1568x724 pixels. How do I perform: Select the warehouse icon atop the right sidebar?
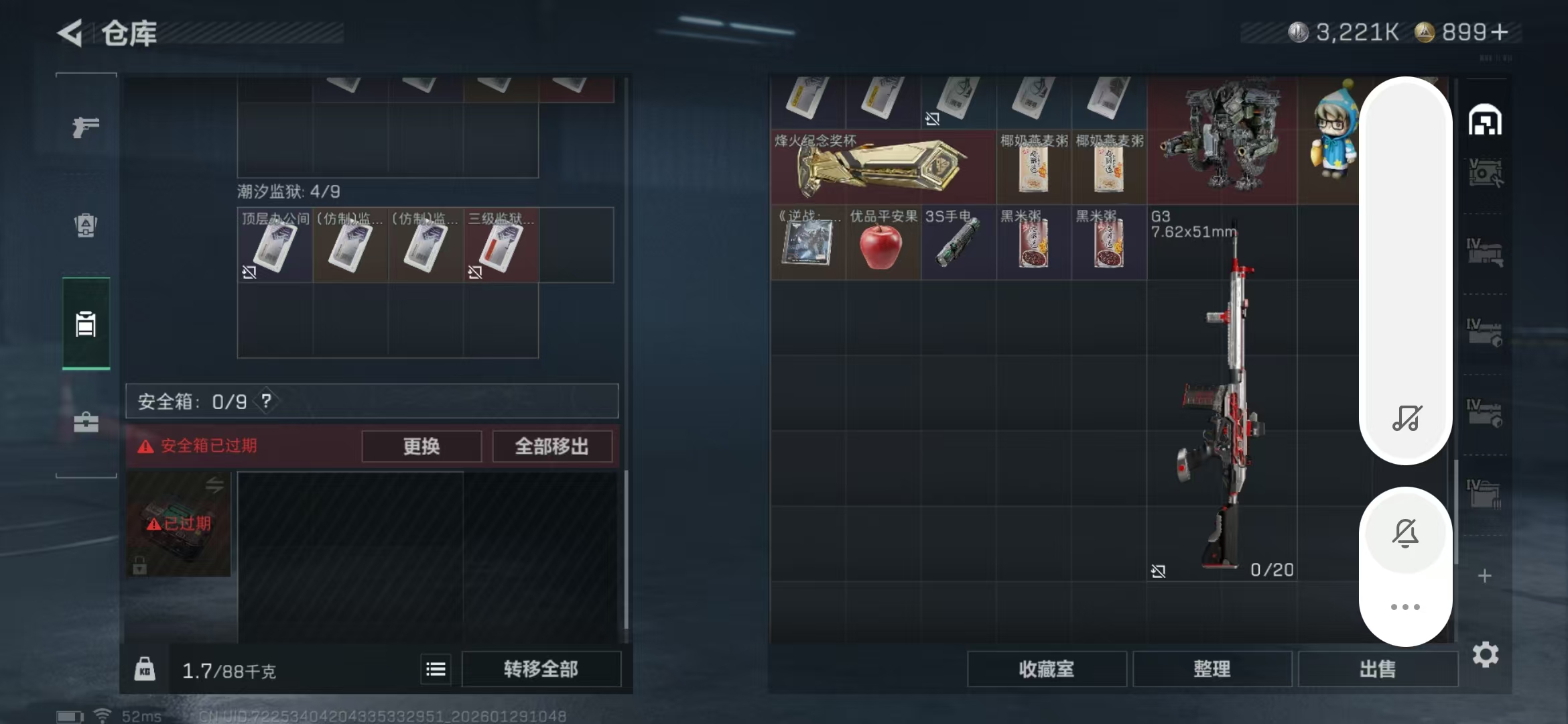point(1486,121)
